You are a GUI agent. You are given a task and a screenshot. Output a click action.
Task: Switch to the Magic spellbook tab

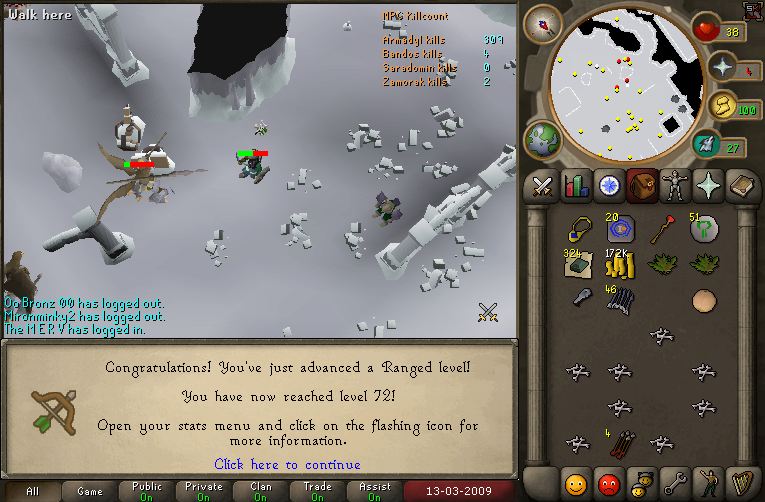[743, 185]
